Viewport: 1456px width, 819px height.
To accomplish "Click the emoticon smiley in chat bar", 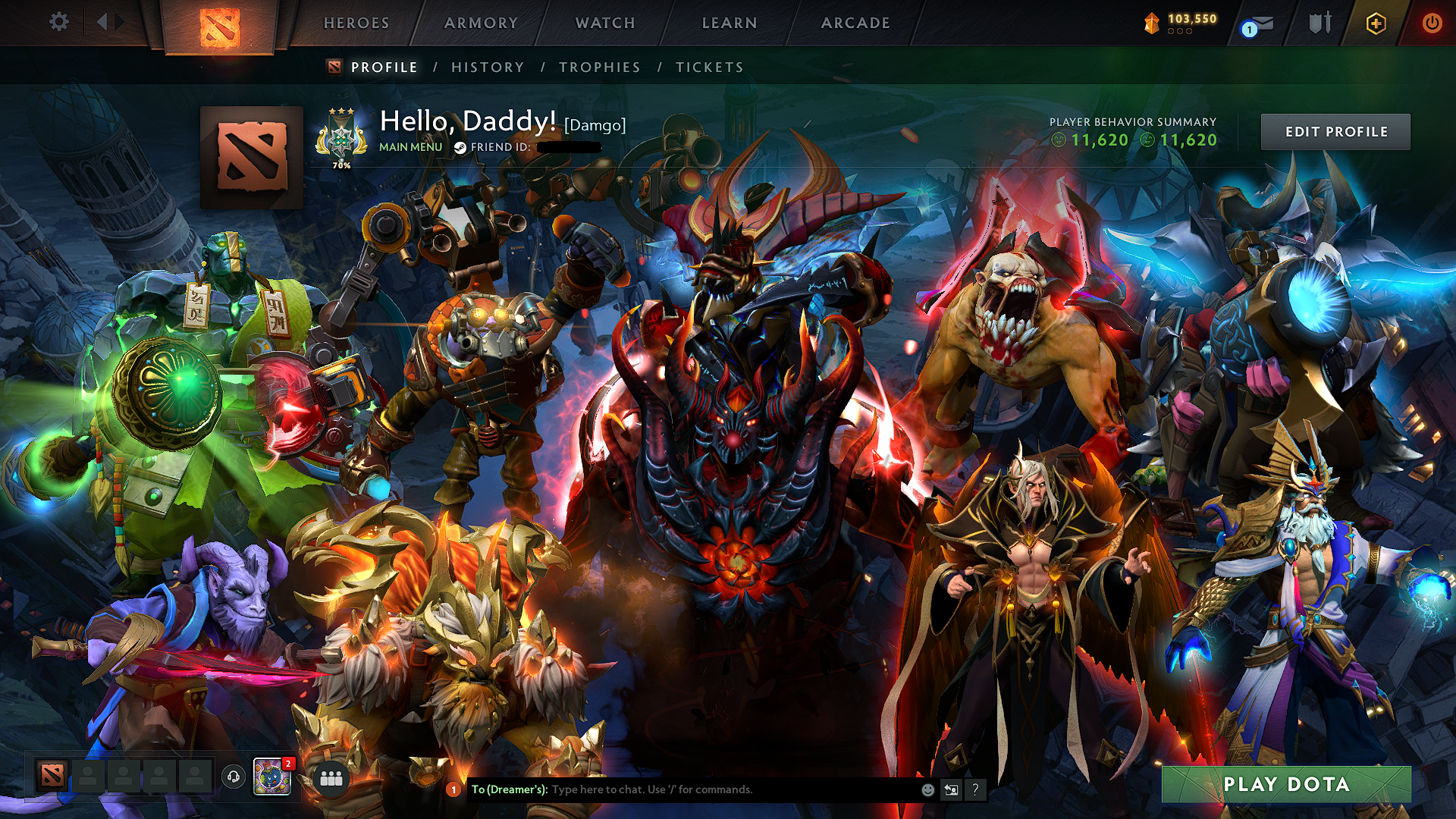I will point(927,789).
